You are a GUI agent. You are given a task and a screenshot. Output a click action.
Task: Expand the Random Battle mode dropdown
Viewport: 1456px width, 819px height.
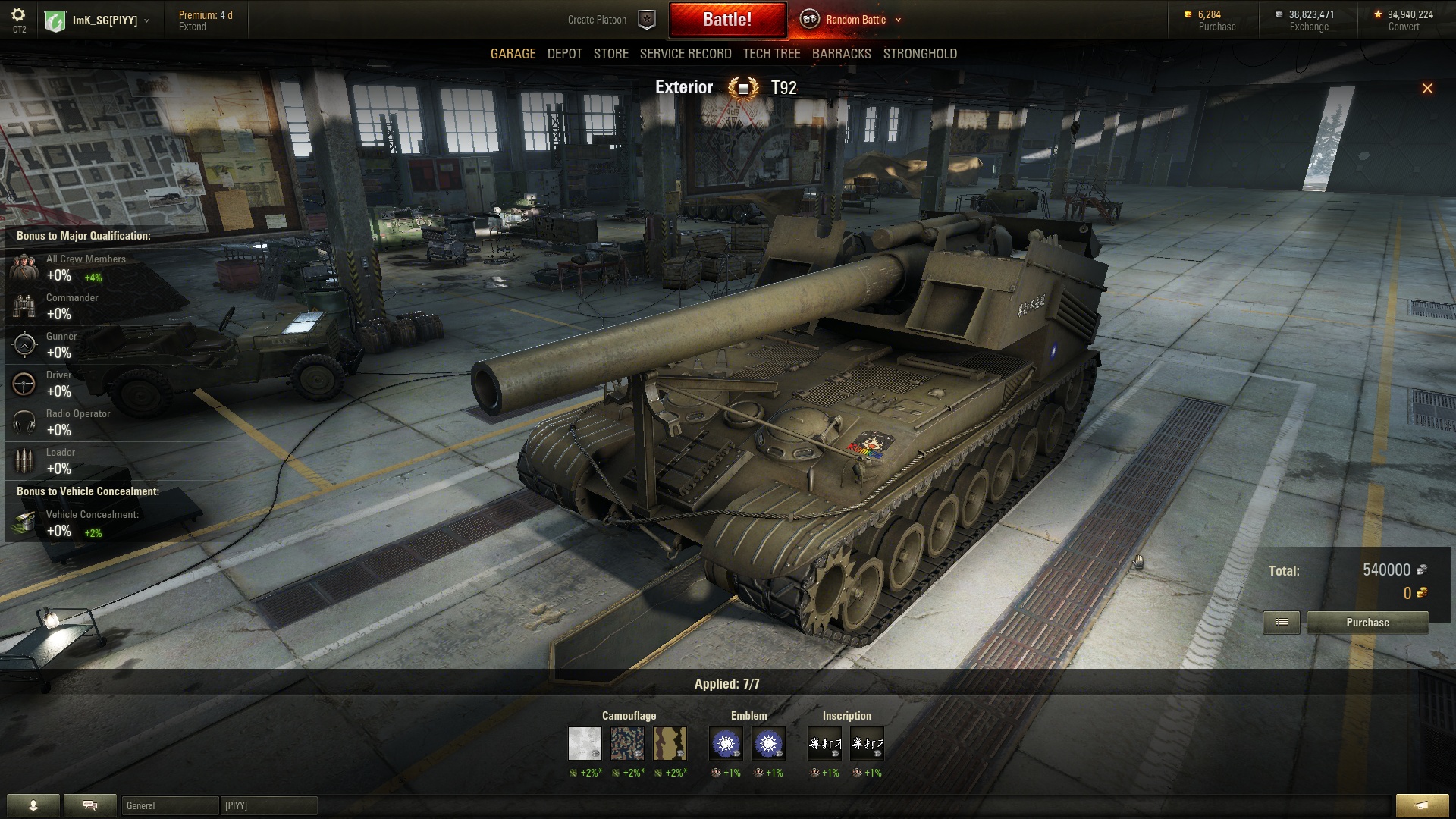pos(898,20)
